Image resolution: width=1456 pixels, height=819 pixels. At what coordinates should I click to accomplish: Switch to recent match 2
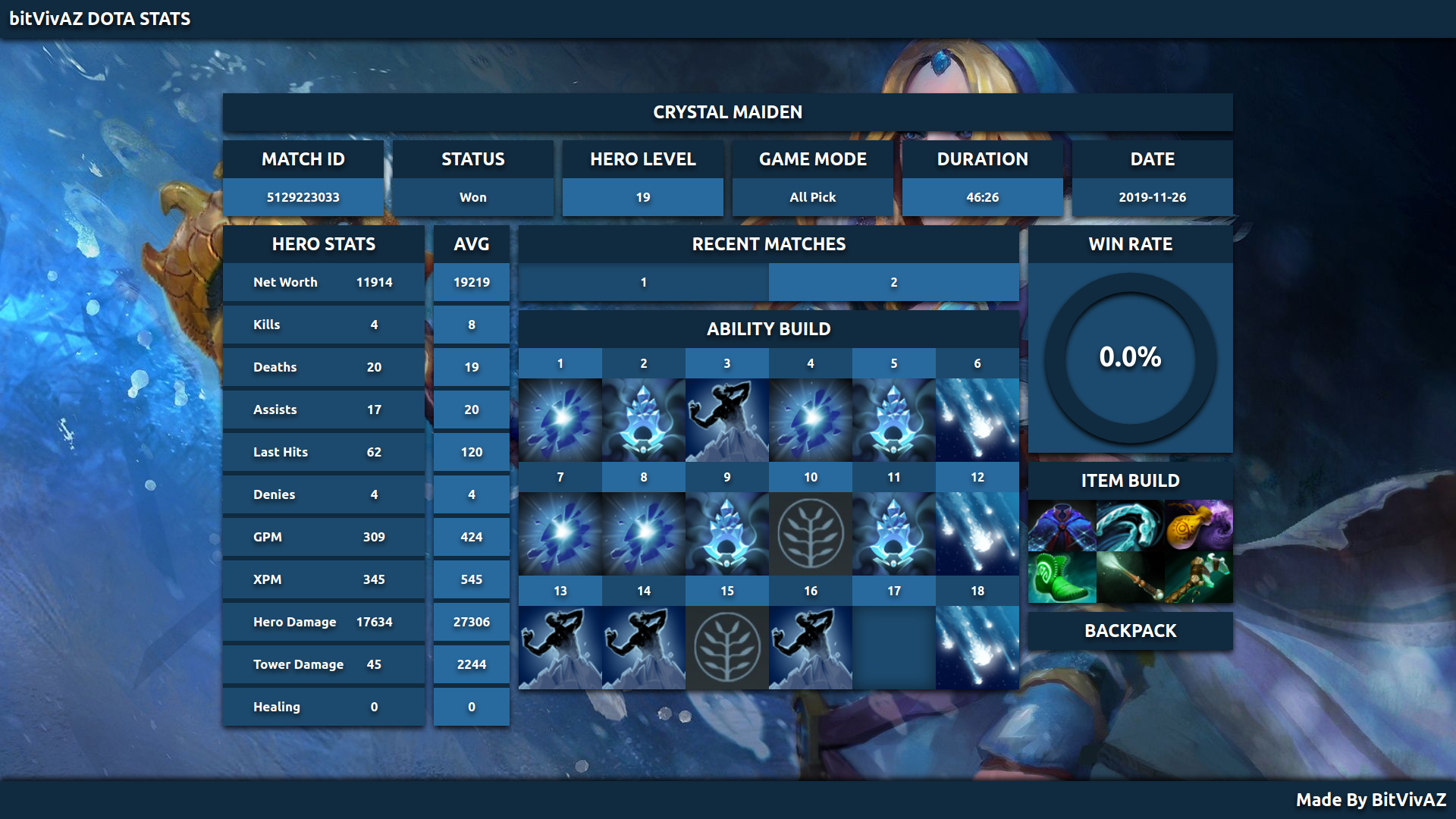click(893, 282)
